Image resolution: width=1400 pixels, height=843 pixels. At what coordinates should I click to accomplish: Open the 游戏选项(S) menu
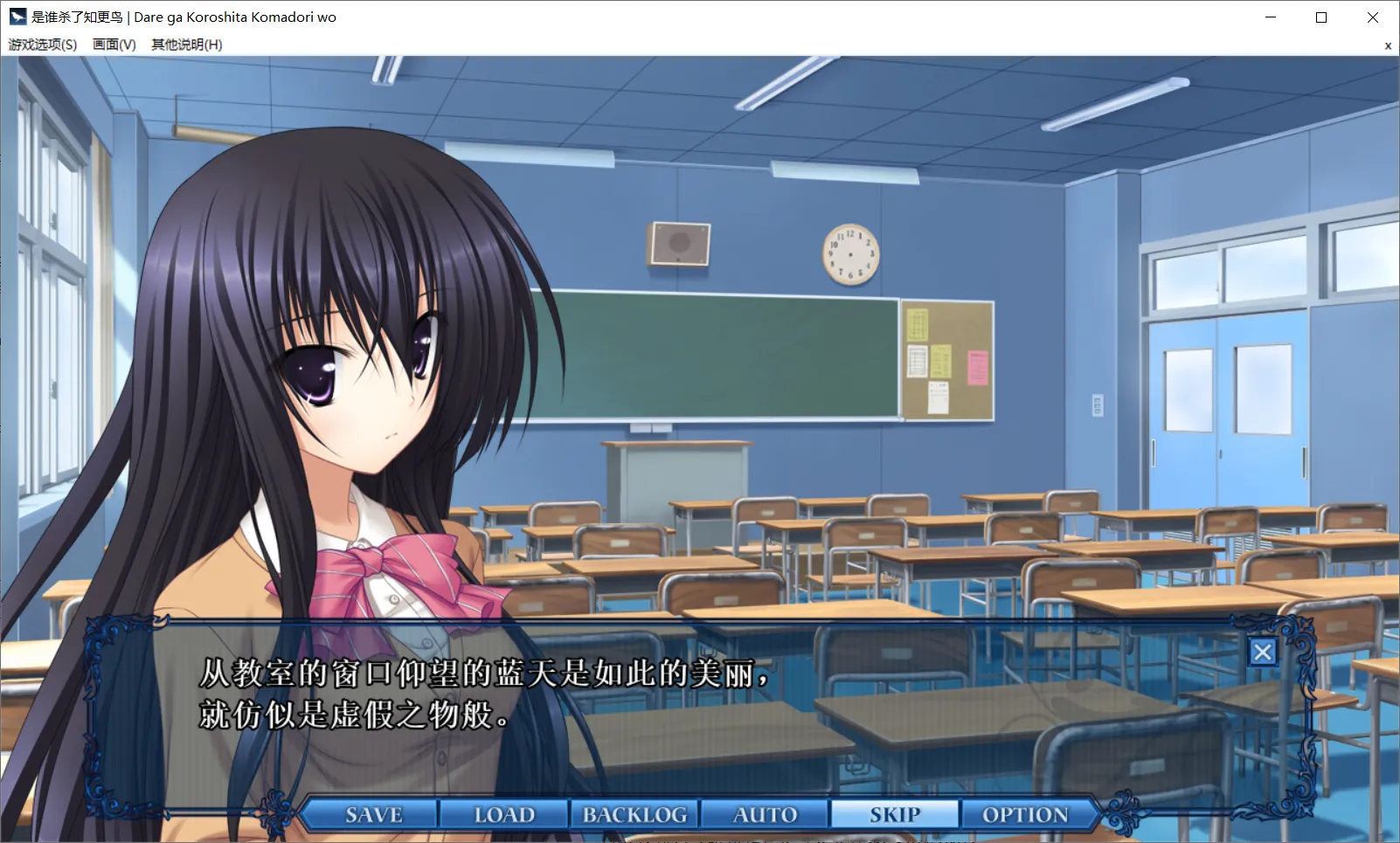43,45
